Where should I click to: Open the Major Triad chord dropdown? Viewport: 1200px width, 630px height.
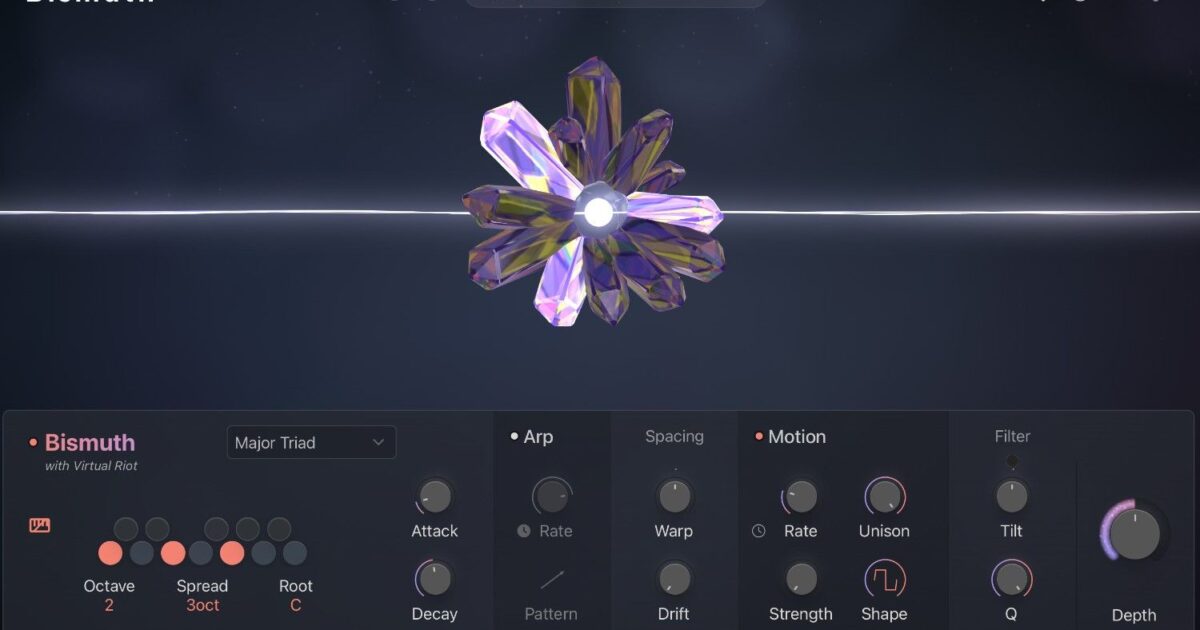[311, 442]
